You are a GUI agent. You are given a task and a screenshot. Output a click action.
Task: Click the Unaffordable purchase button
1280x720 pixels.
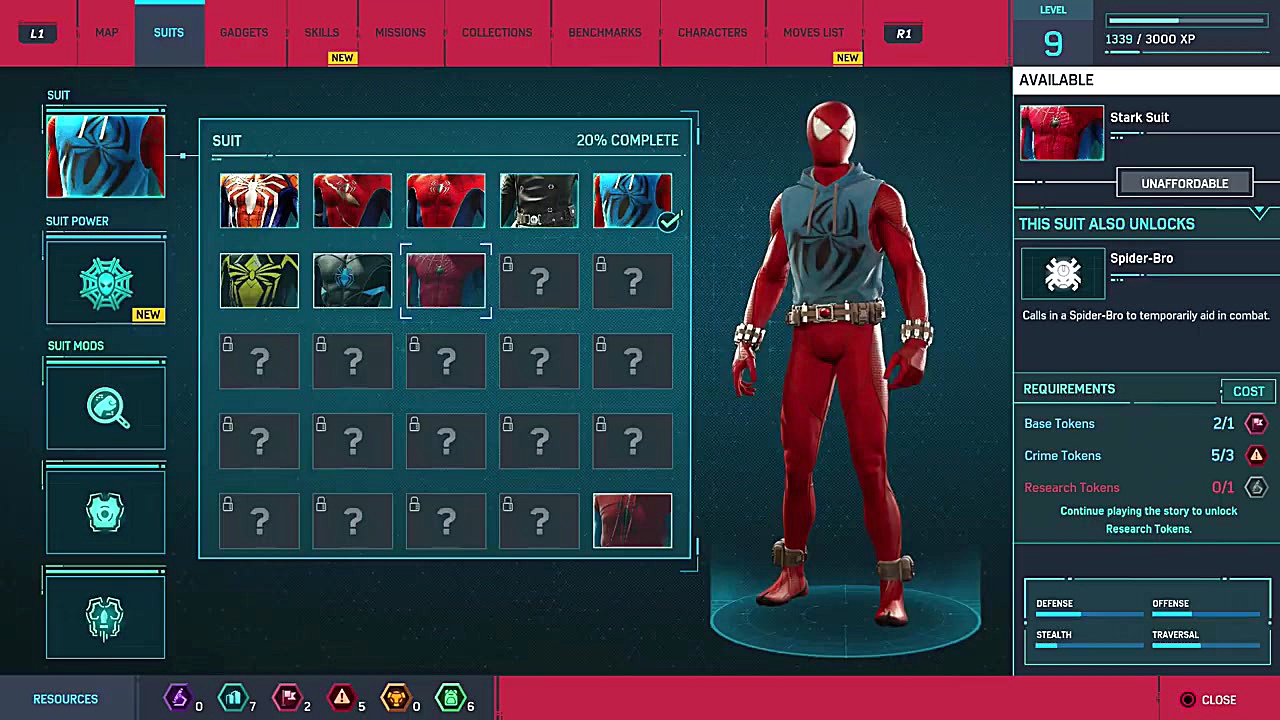[x=1184, y=183]
